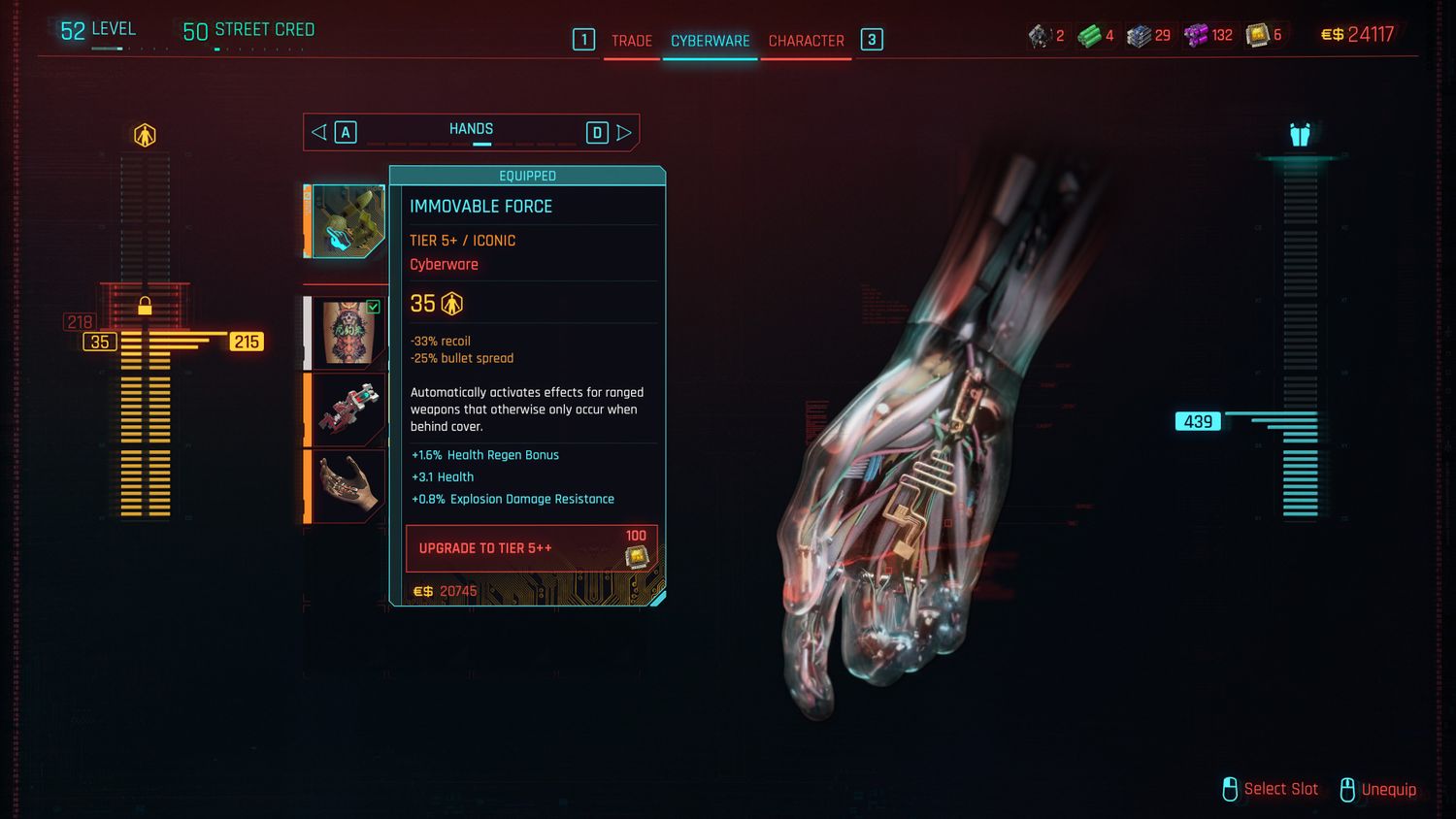Go to next cyberware category arrow
Image resolution: width=1456 pixels, height=819 pixels.
coord(624,132)
